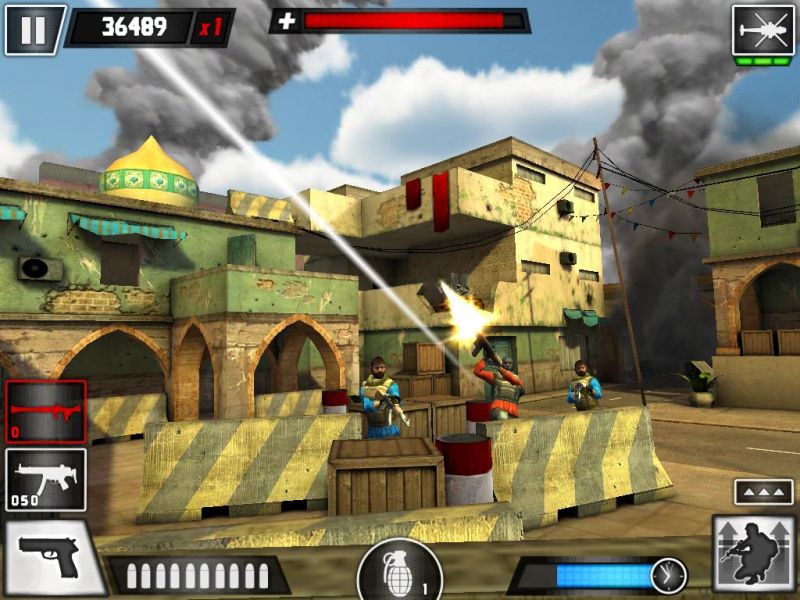
Task: Switch to the submachine gun
Action: [x=45, y=478]
